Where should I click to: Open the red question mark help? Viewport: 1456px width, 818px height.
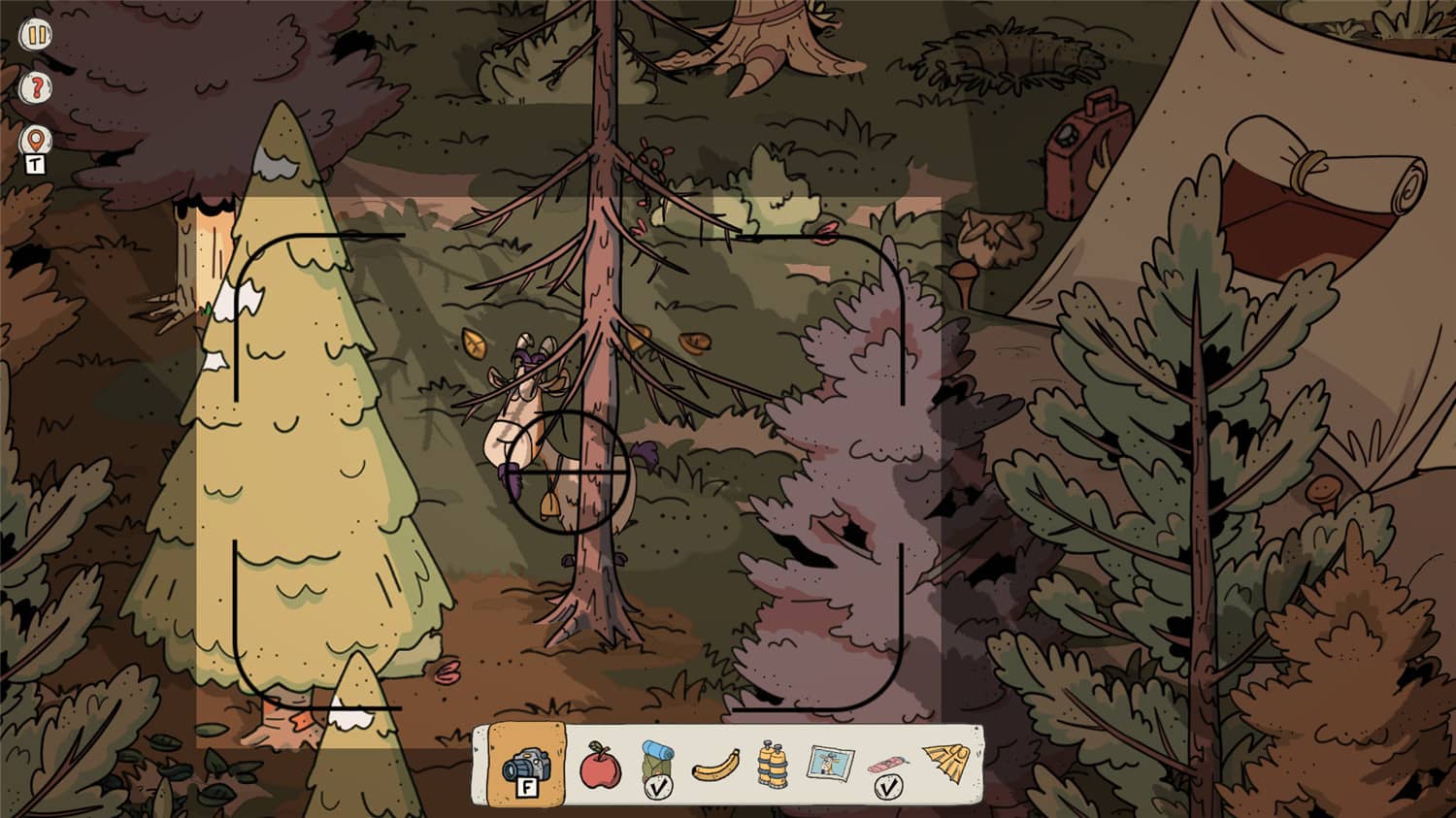[36, 88]
